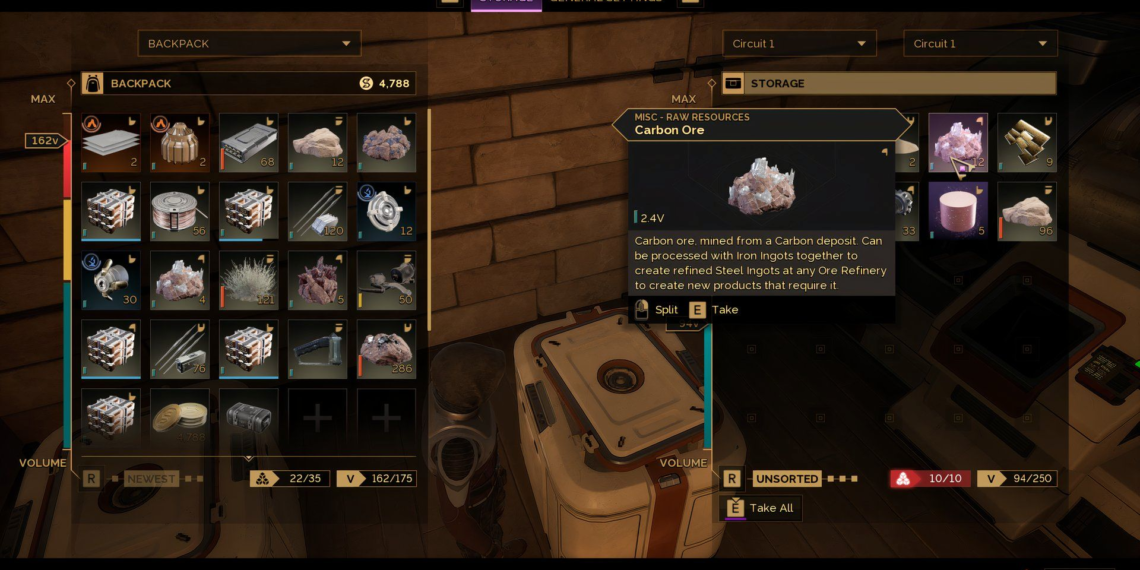Select the gold coins stack in backpack
This screenshot has height=570, width=1140.
coord(180,415)
